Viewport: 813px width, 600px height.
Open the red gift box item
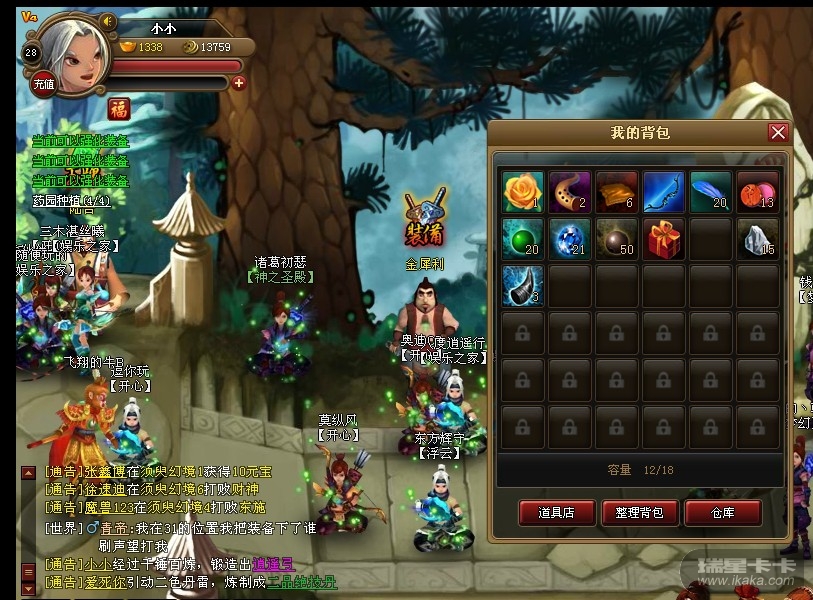coord(663,239)
